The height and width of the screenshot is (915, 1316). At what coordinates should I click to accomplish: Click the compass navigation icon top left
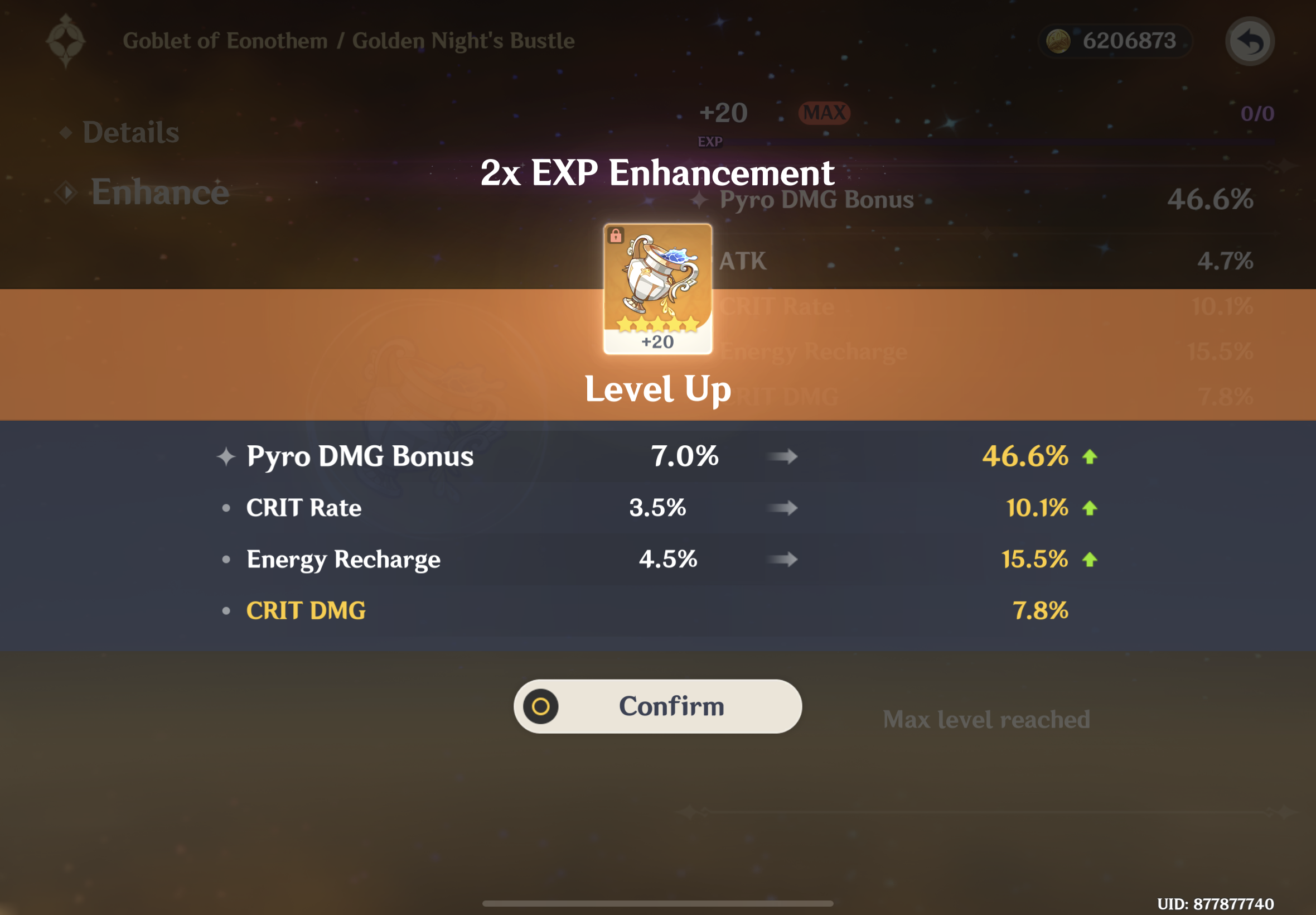coord(66,41)
